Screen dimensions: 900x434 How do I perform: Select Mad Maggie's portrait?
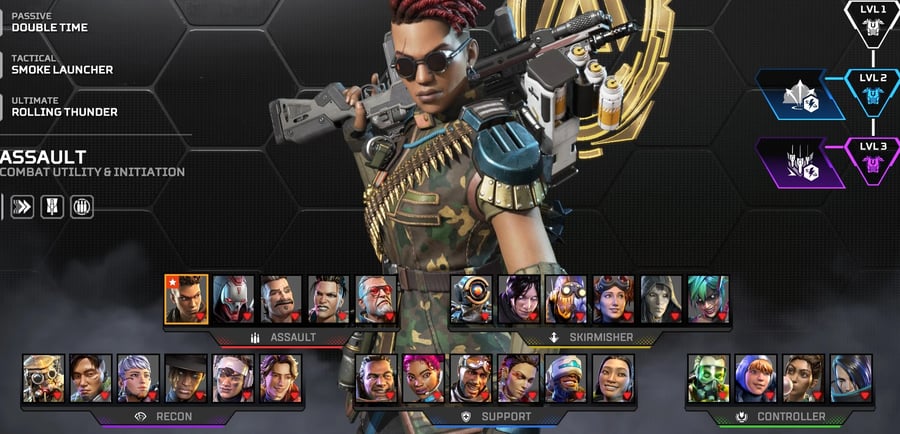pos(329,299)
